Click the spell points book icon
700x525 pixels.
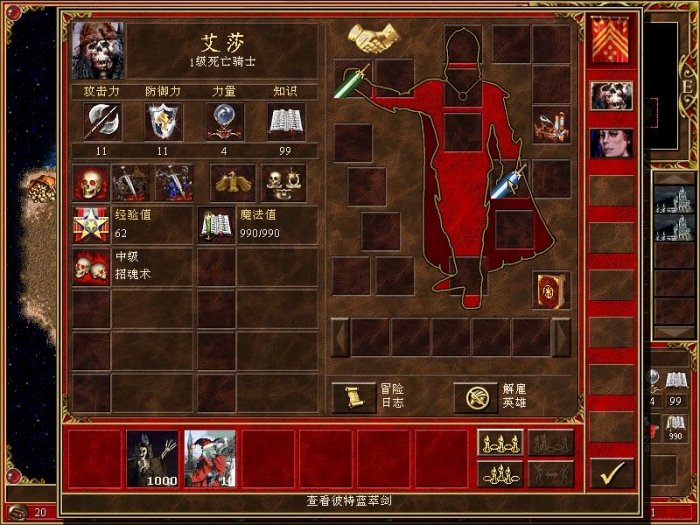(x=216, y=226)
